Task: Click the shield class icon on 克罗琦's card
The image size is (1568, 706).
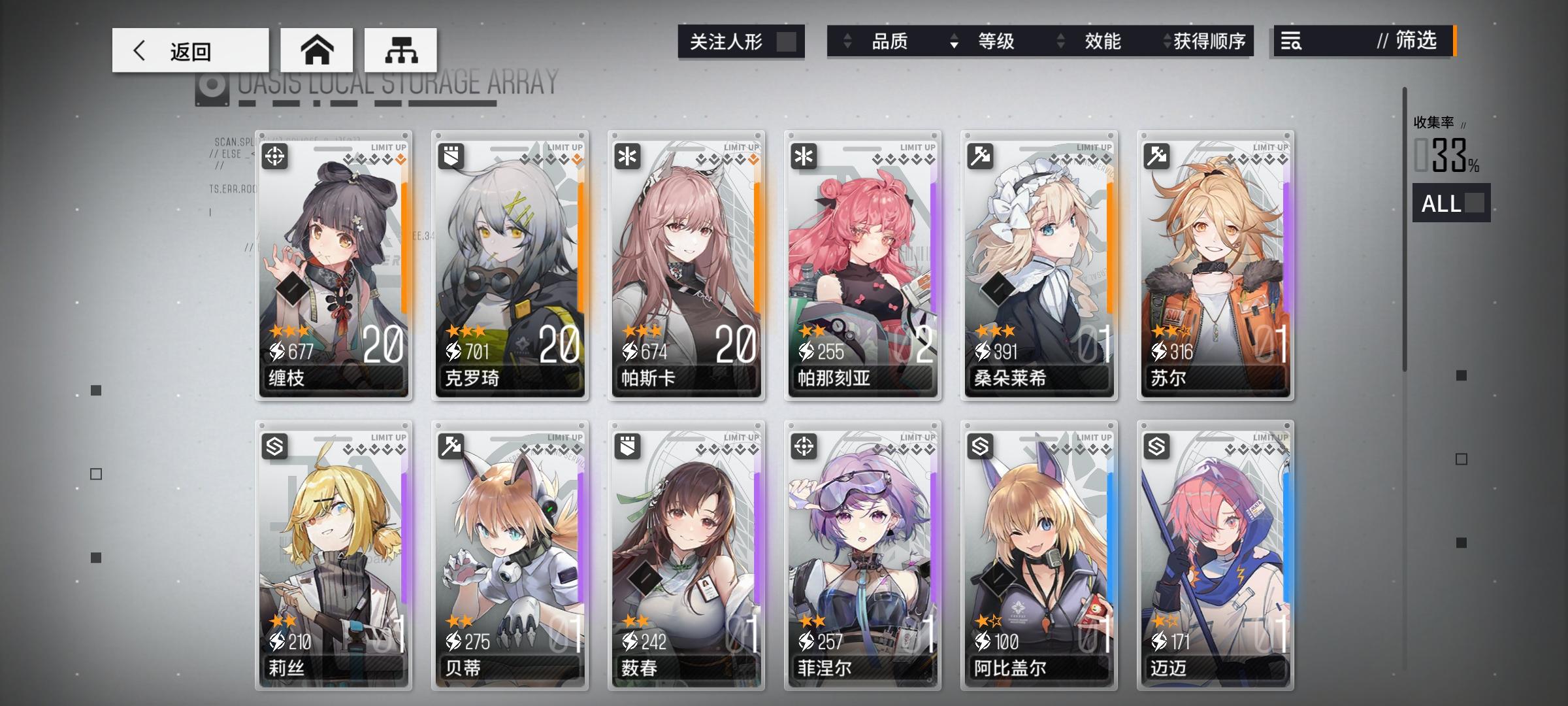Action: pyautogui.click(x=453, y=157)
